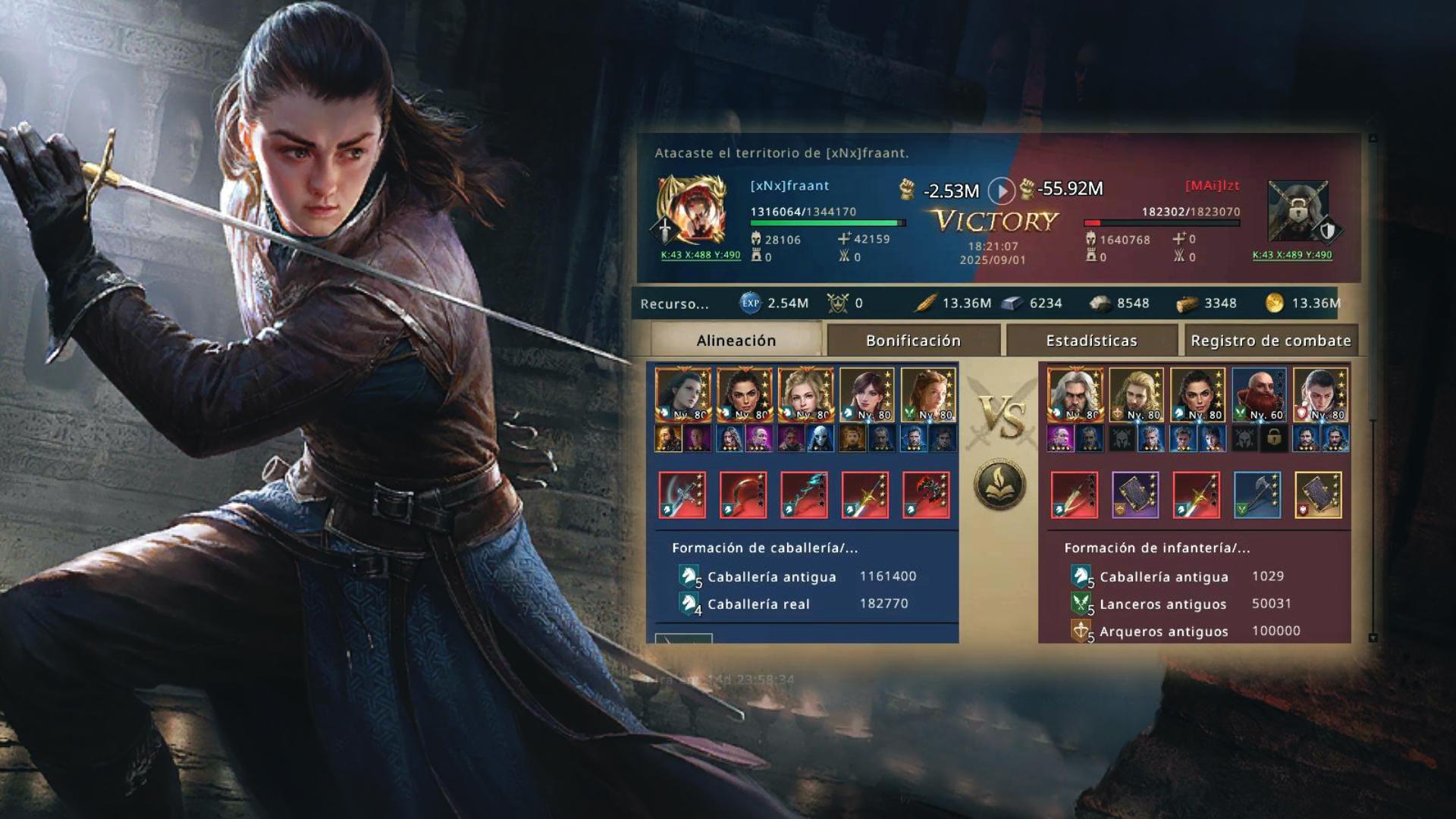Click the round gold emblem below VS
The width and height of the screenshot is (1456, 819).
tap(999, 484)
